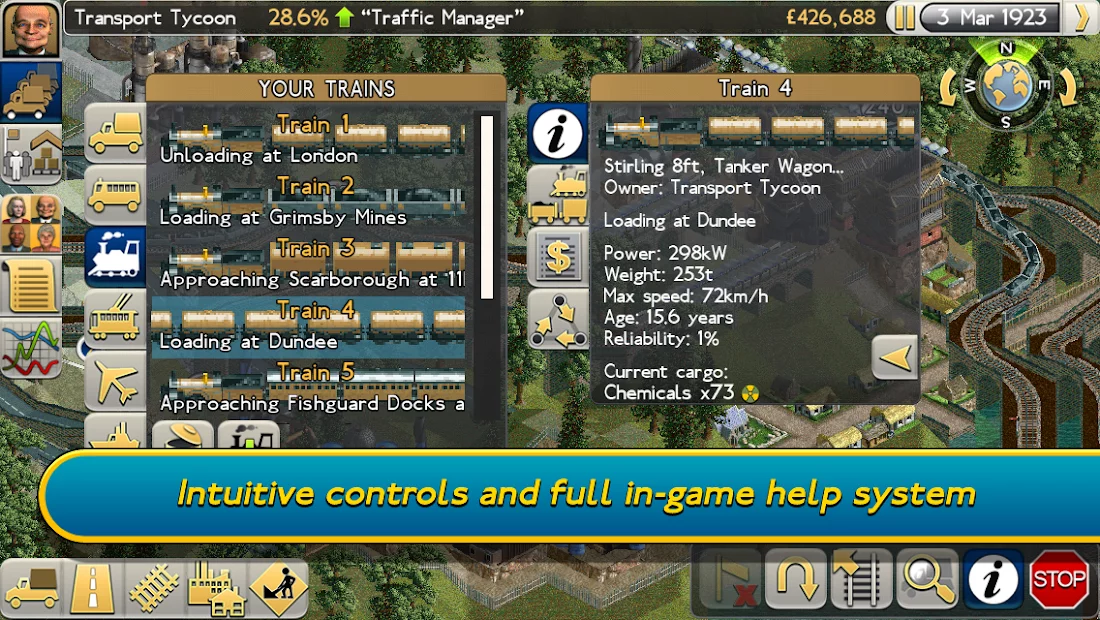Open the road vehicles truck tab
Image resolution: width=1100 pixels, height=620 pixels.
coord(115,134)
